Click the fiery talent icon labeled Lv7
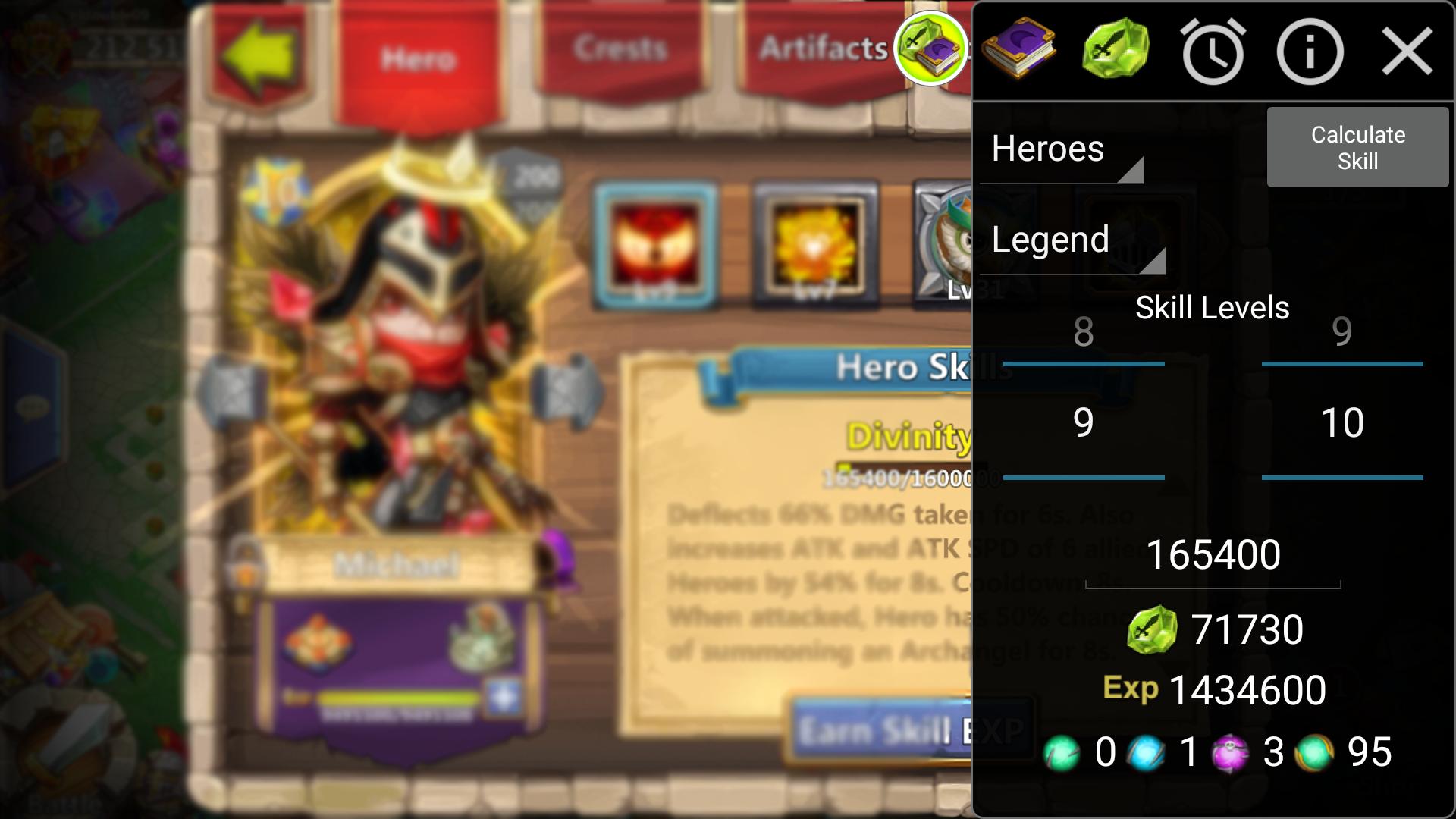This screenshot has height=819, width=1456. click(x=815, y=246)
